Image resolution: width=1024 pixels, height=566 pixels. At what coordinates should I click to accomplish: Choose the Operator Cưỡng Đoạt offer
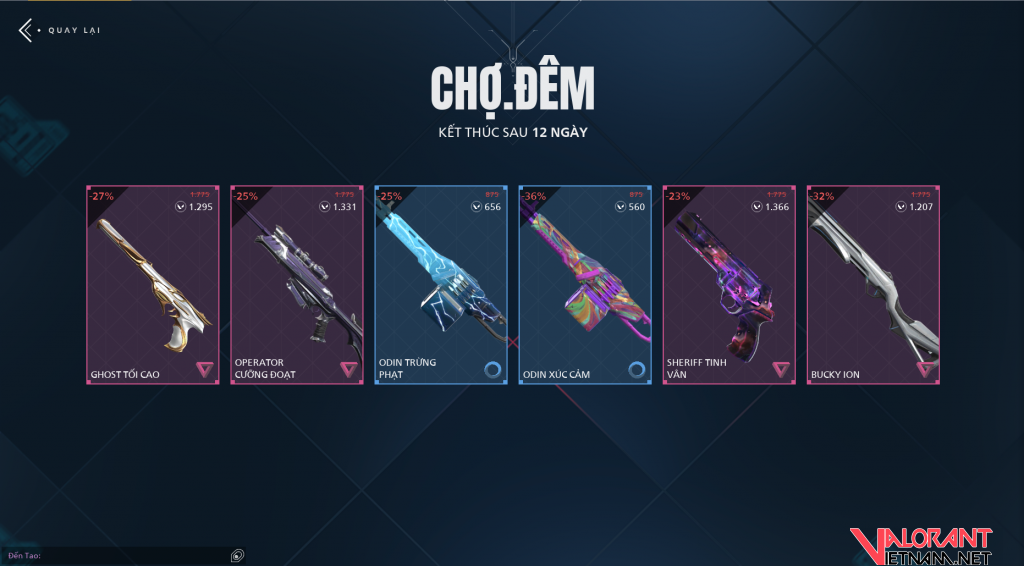tap(297, 285)
